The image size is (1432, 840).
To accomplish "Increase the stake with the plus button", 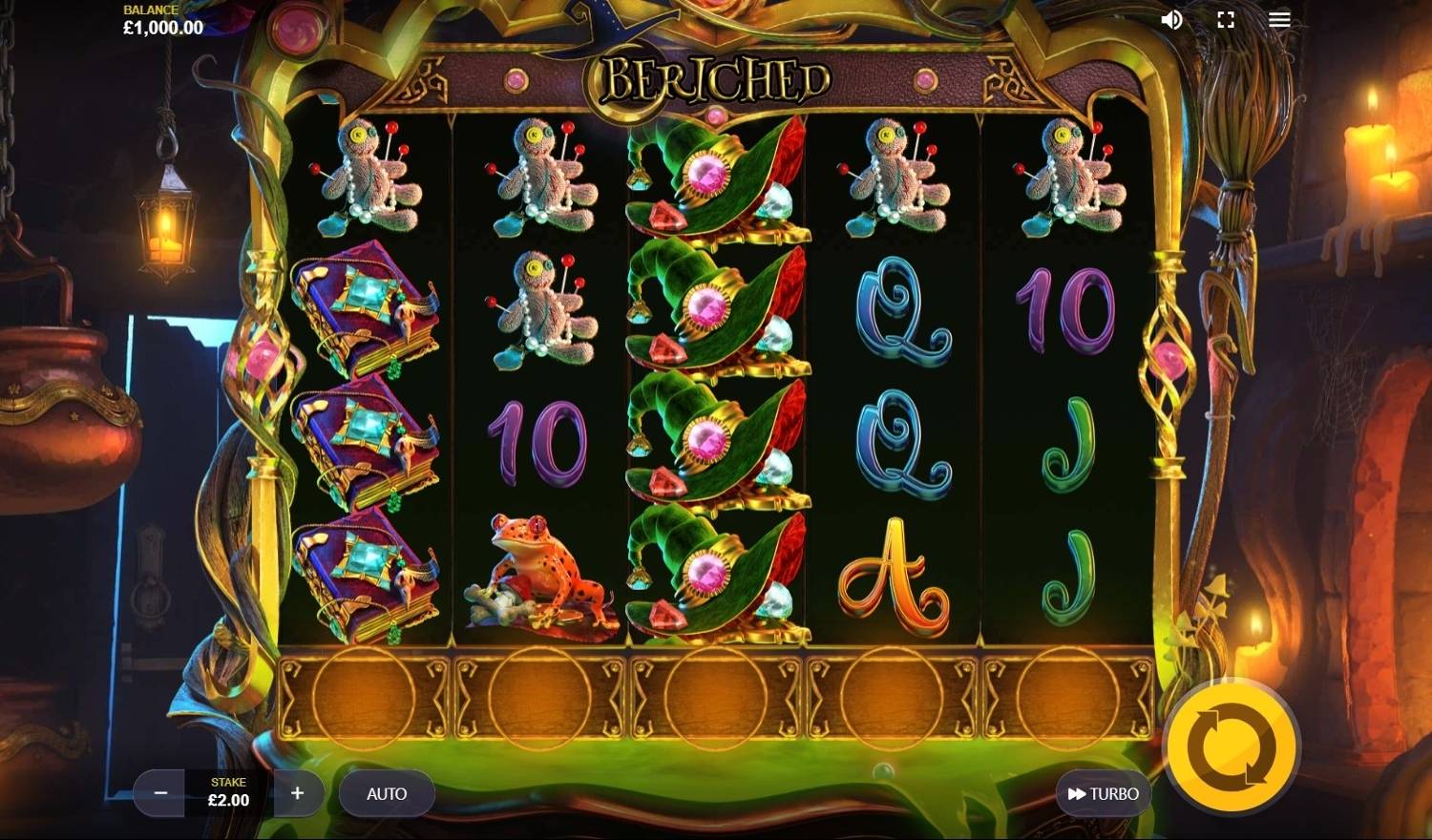I will click(297, 793).
